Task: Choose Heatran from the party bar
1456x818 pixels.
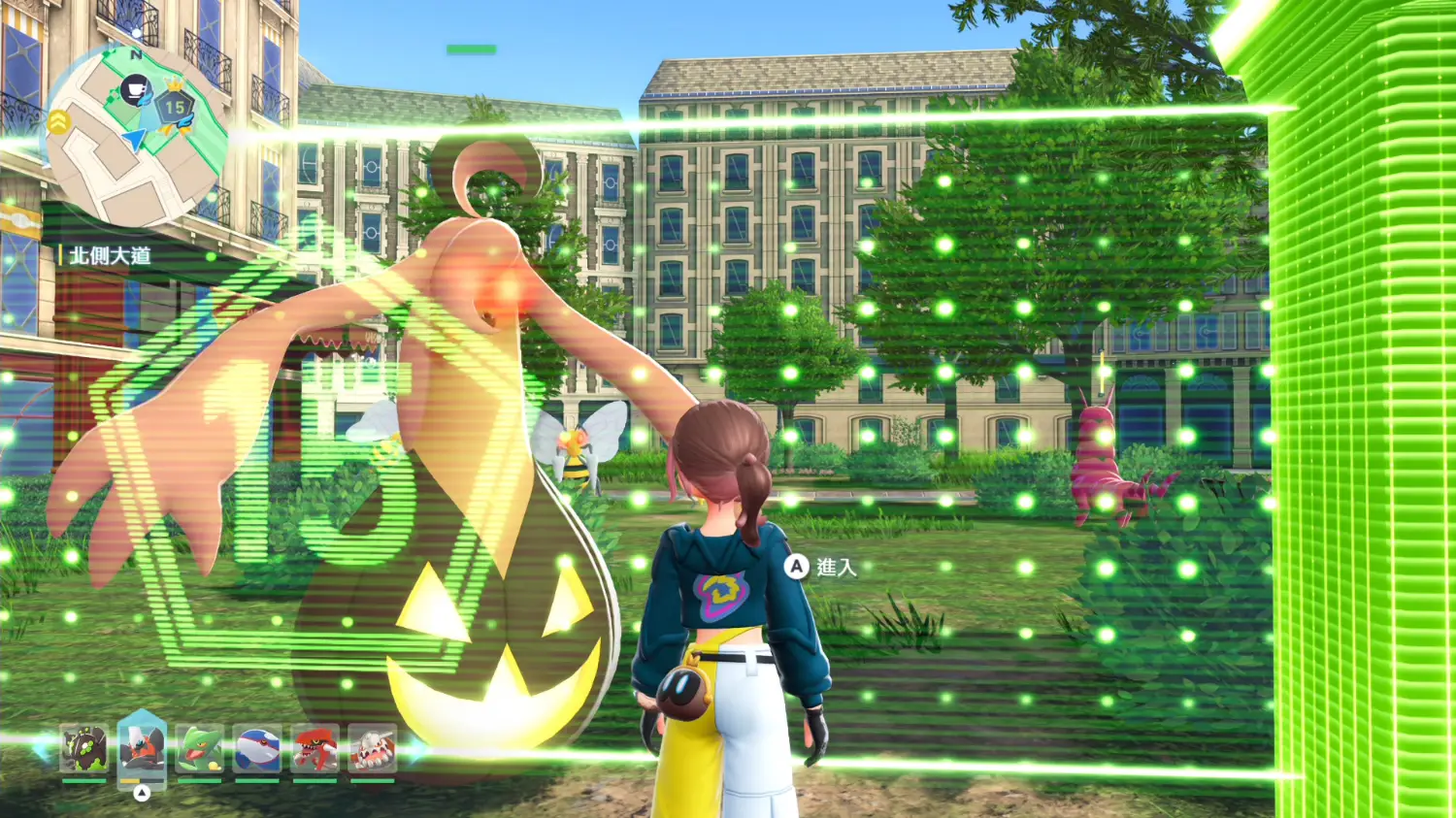Action: pos(373,749)
